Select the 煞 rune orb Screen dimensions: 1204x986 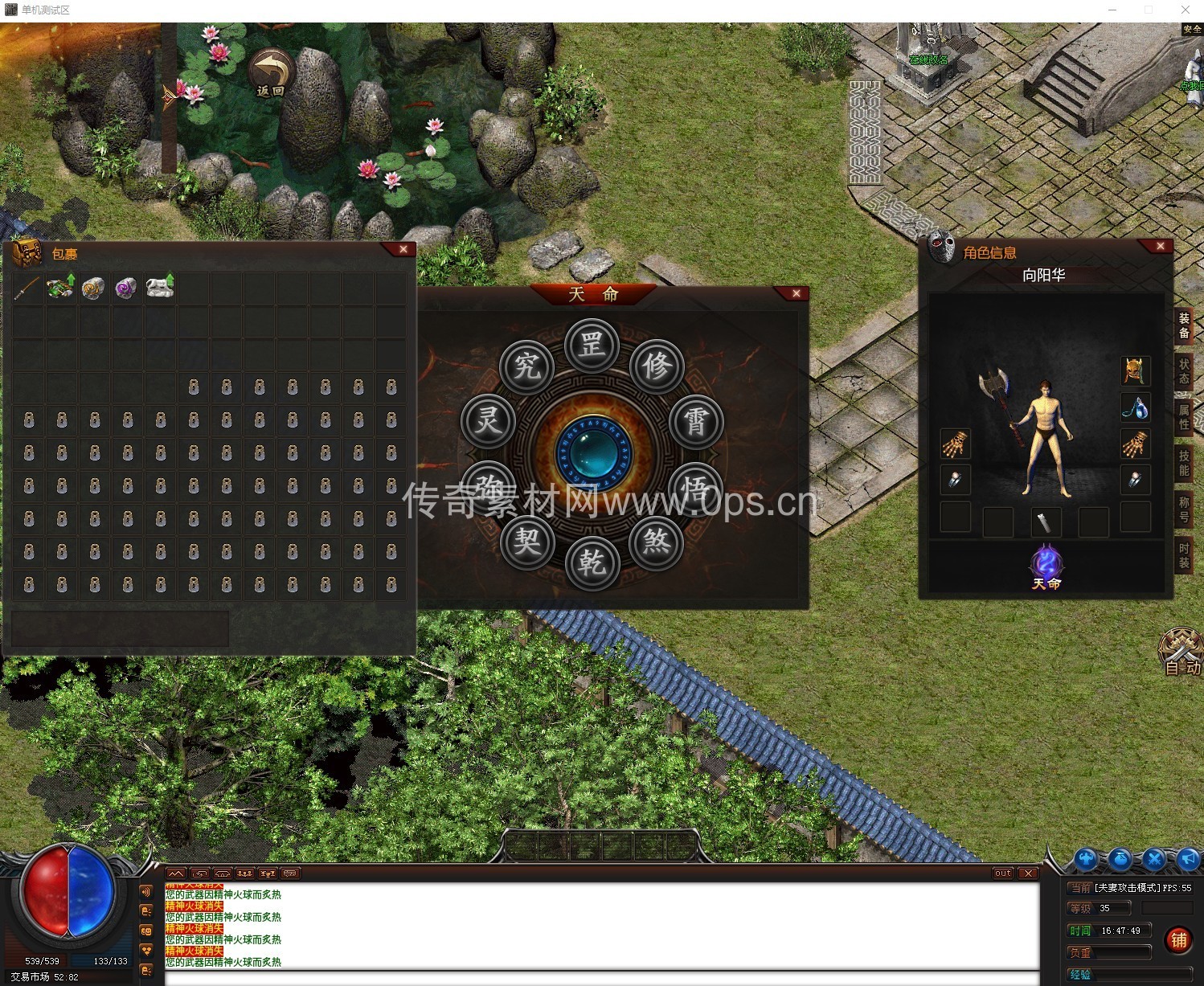(657, 542)
